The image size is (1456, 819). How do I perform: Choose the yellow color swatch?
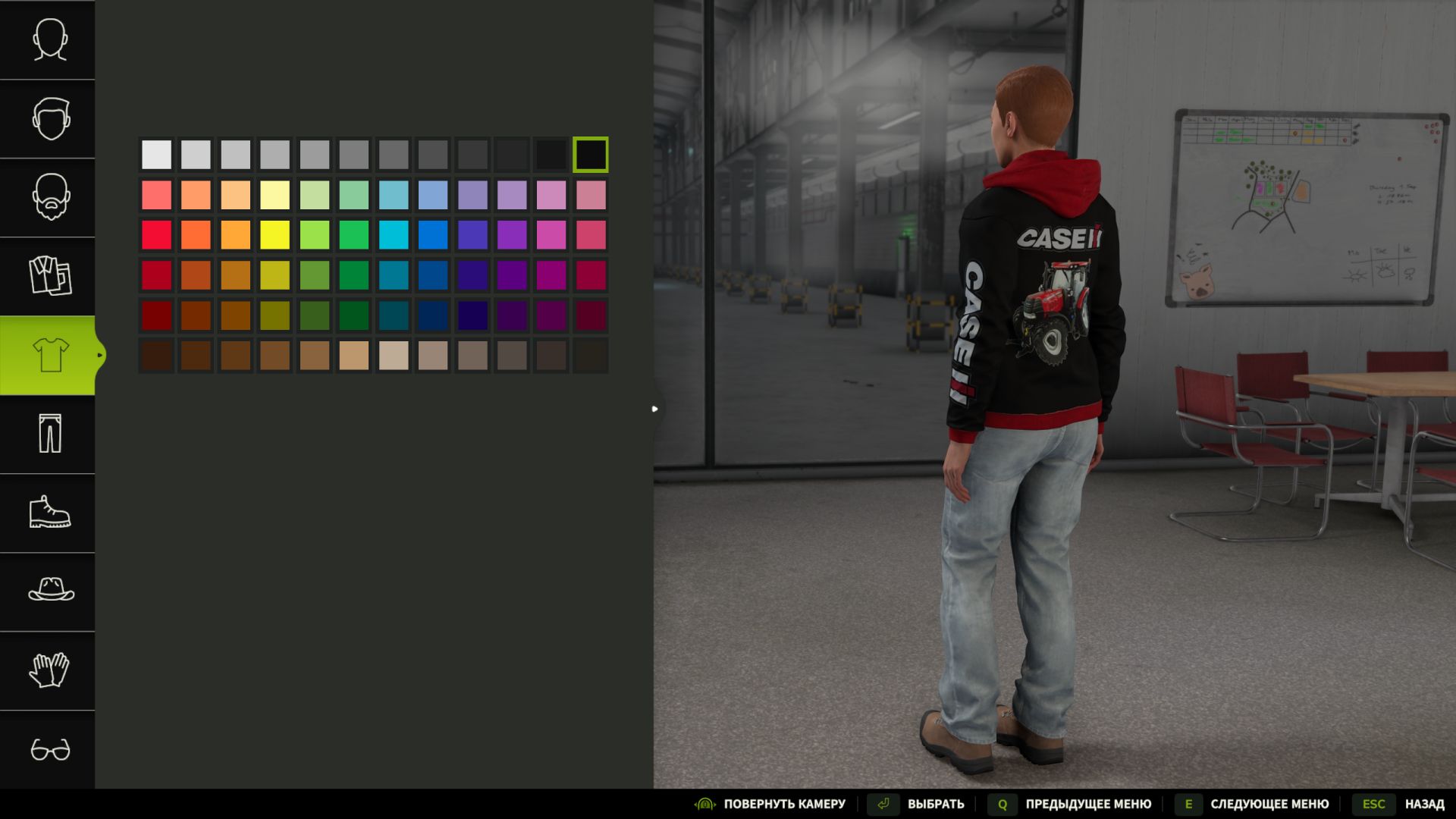(275, 234)
